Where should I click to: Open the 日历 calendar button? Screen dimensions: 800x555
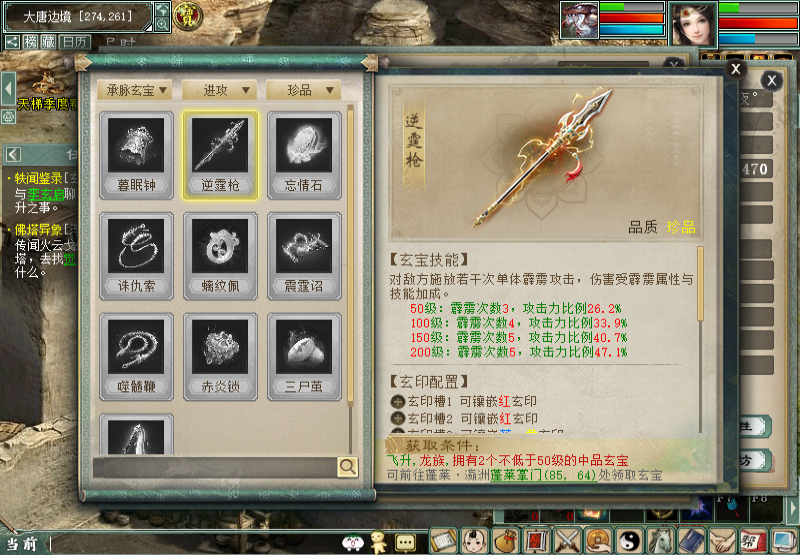(x=73, y=42)
